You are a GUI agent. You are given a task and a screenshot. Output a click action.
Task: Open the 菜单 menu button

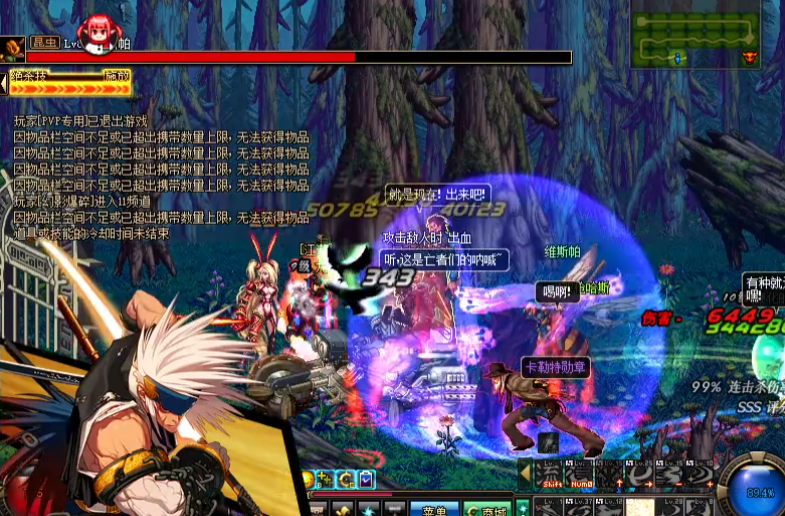(434, 509)
